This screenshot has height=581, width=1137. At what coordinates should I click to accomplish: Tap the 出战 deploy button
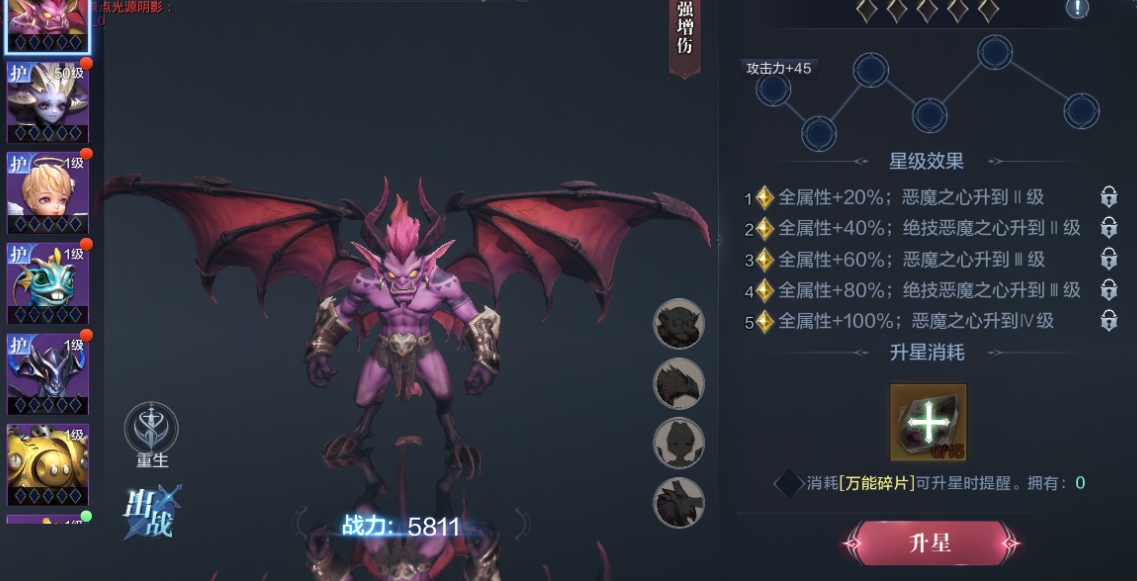pos(151,510)
